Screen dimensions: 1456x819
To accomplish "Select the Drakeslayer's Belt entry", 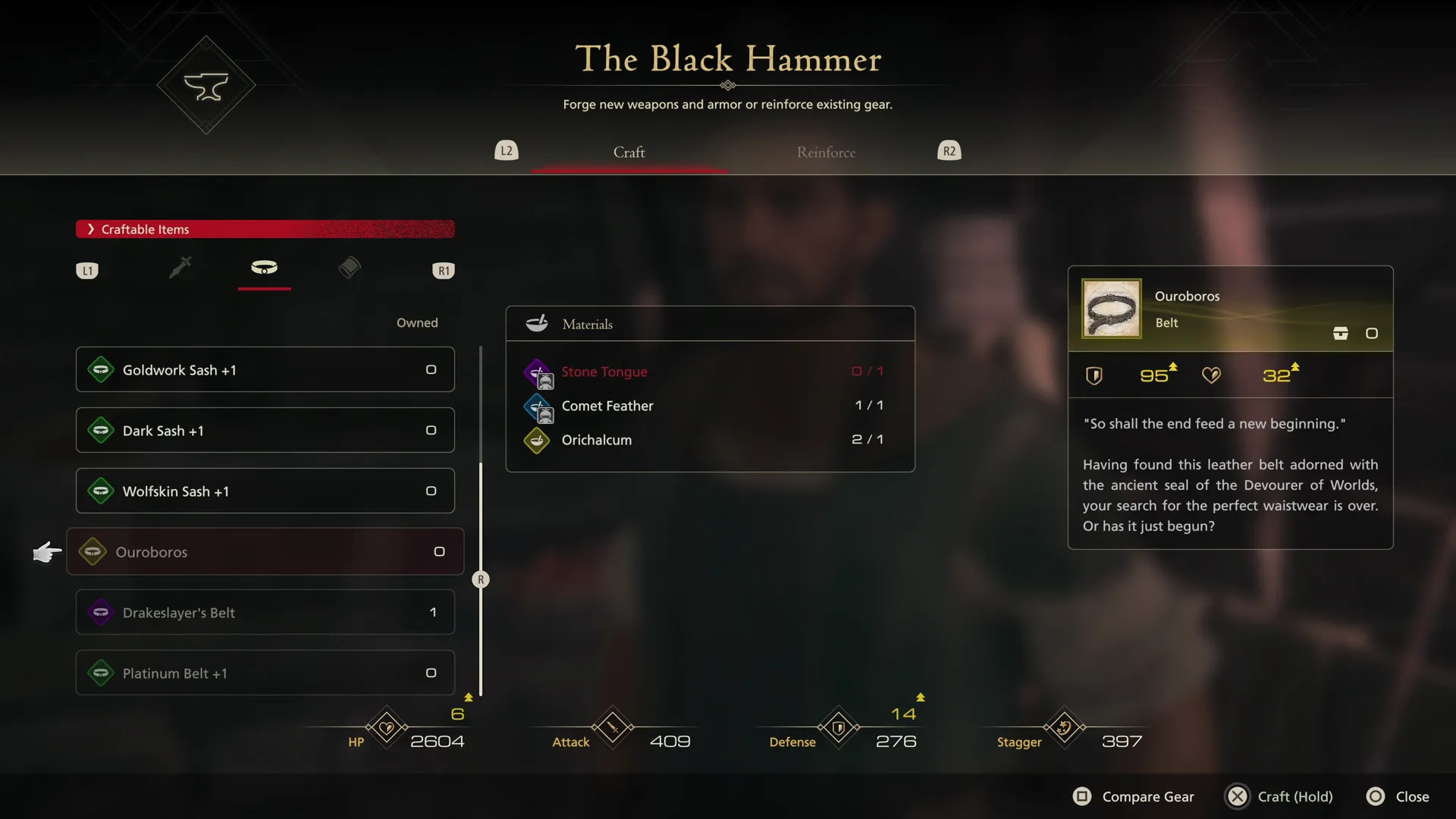I will tap(264, 612).
